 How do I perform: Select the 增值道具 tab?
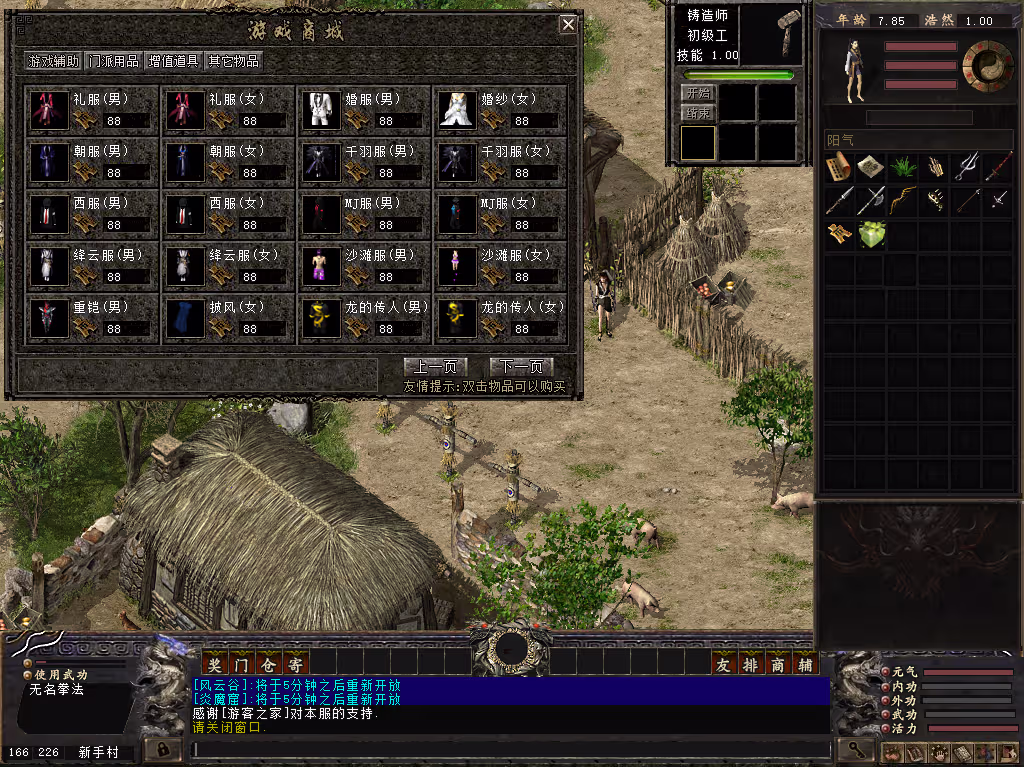[x=174, y=61]
